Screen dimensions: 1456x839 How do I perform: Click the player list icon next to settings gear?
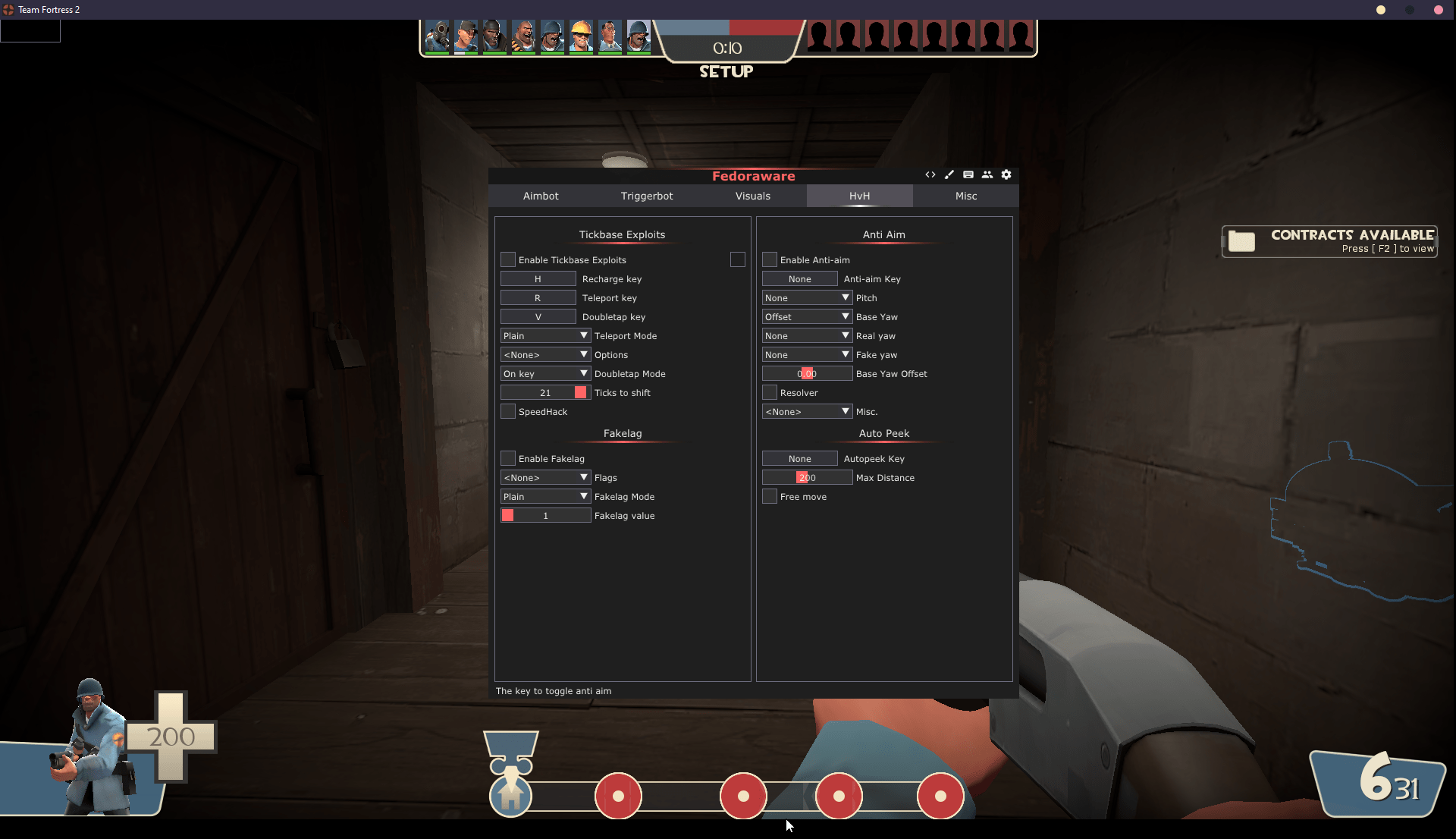point(987,174)
